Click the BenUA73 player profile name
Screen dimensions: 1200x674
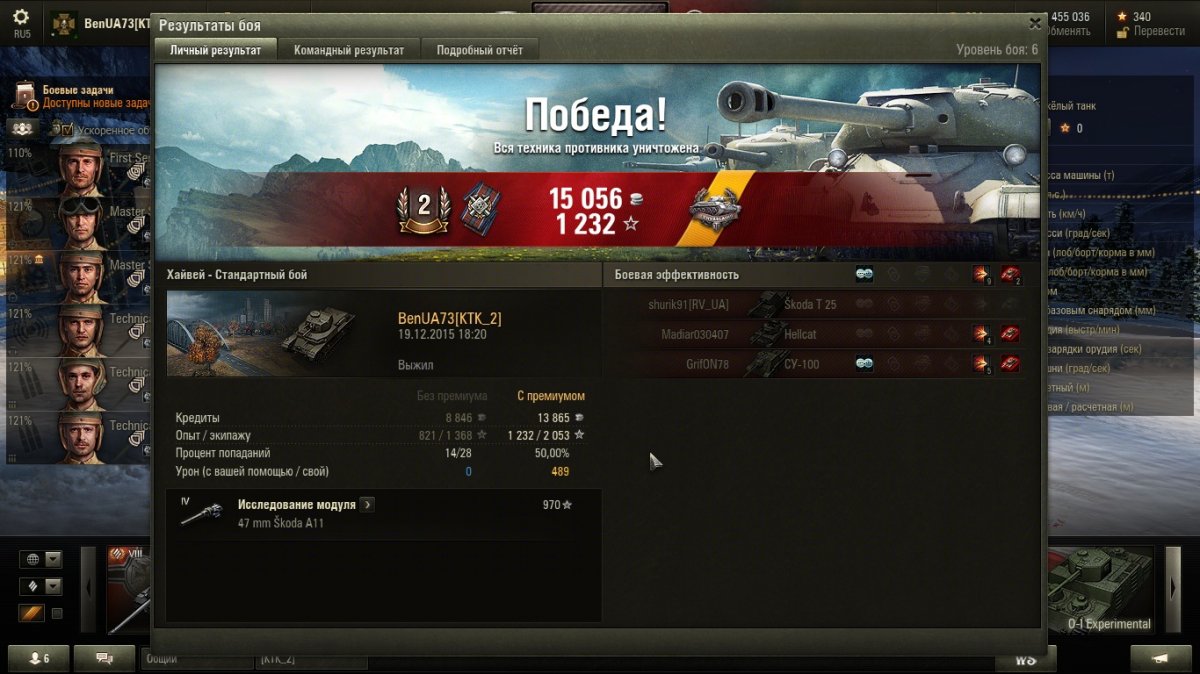tap(116, 23)
